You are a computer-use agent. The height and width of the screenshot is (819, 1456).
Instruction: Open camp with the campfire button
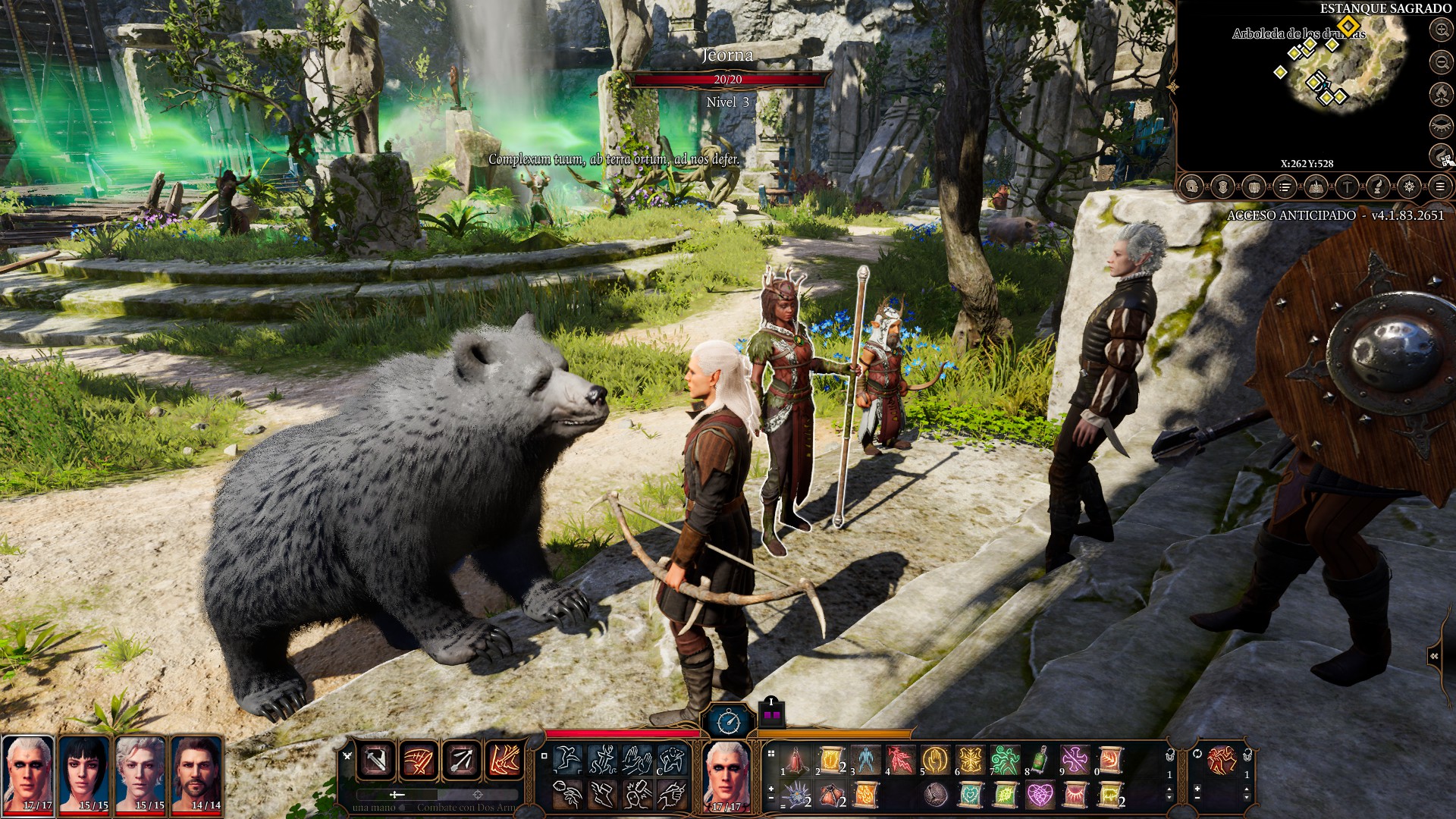coord(1441,94)
